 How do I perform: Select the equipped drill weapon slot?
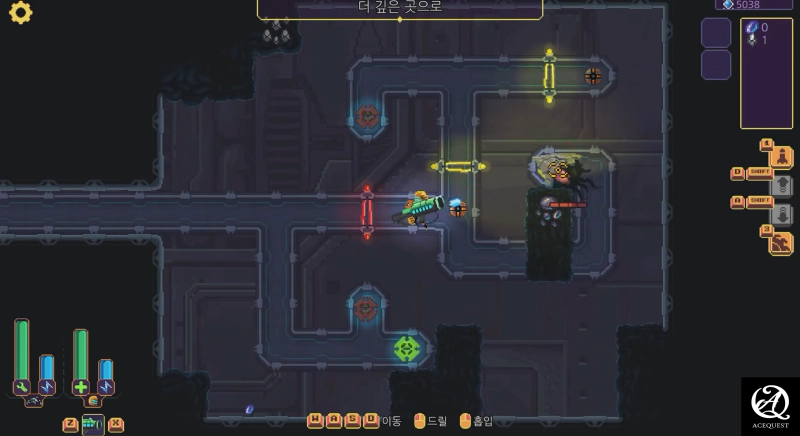tap(92, 425)
